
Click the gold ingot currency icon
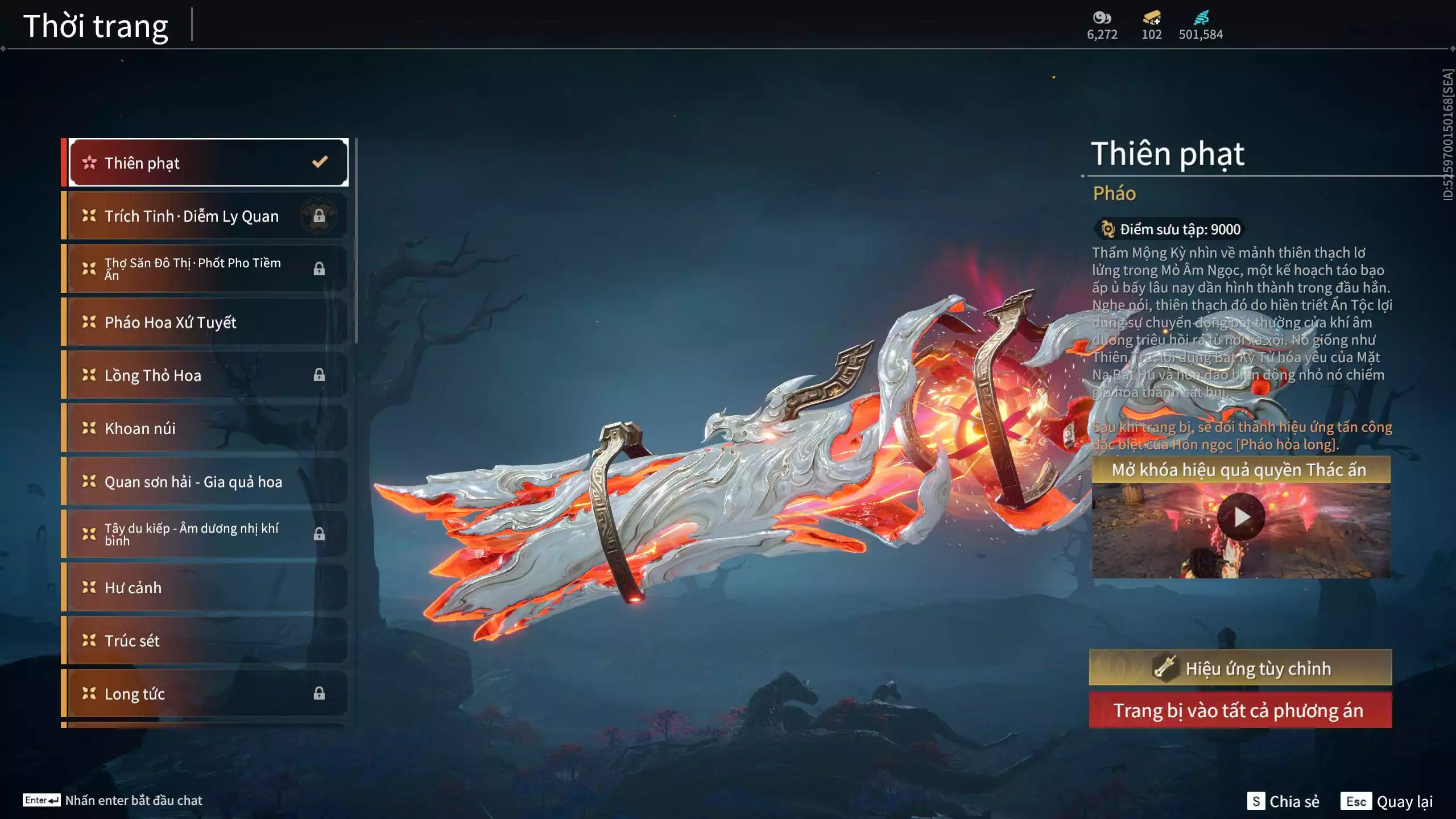(1152, 18)
